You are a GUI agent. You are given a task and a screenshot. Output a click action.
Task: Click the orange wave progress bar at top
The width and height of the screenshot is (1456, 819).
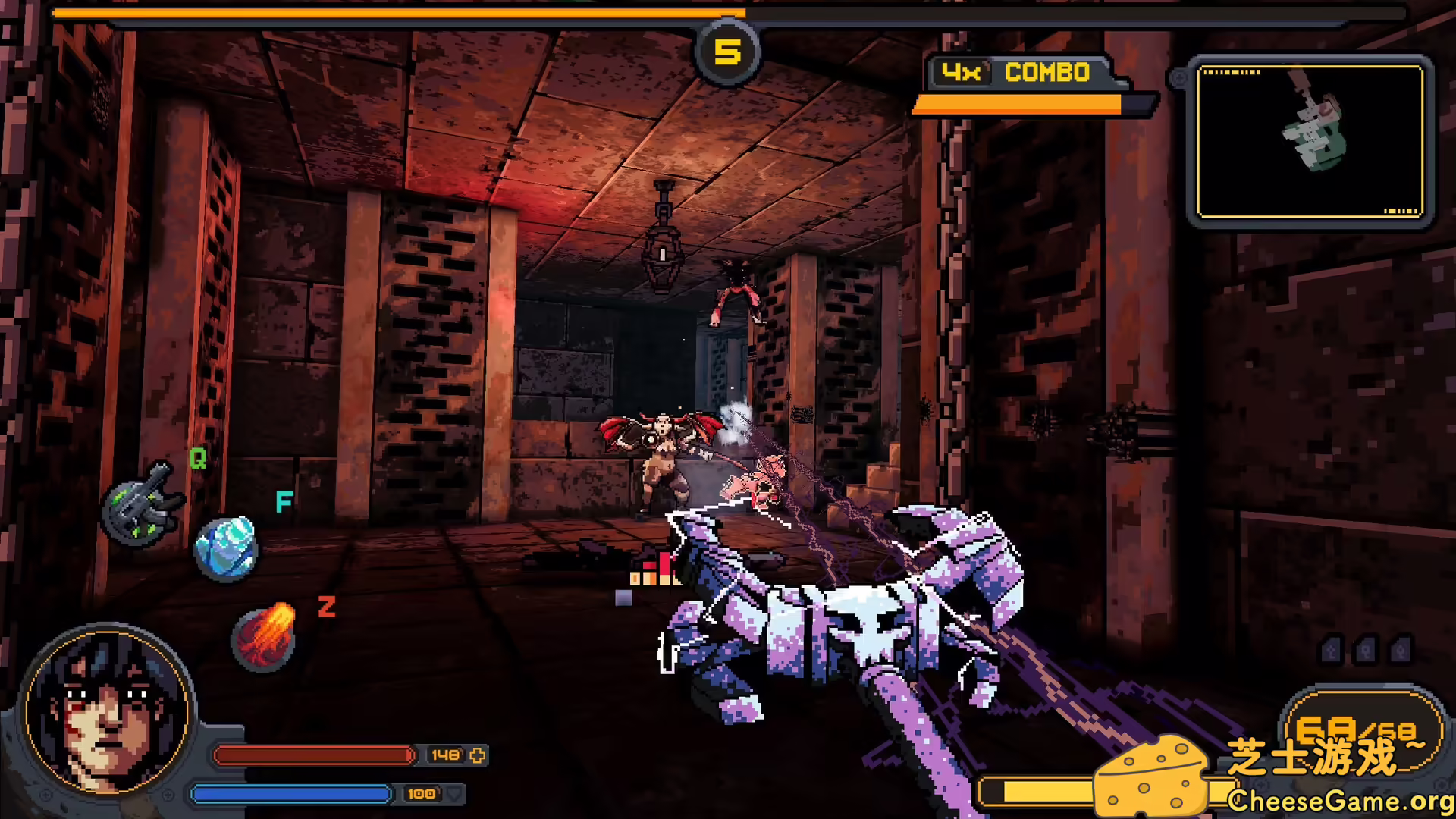pyautogui.click(x=379, y=12)
